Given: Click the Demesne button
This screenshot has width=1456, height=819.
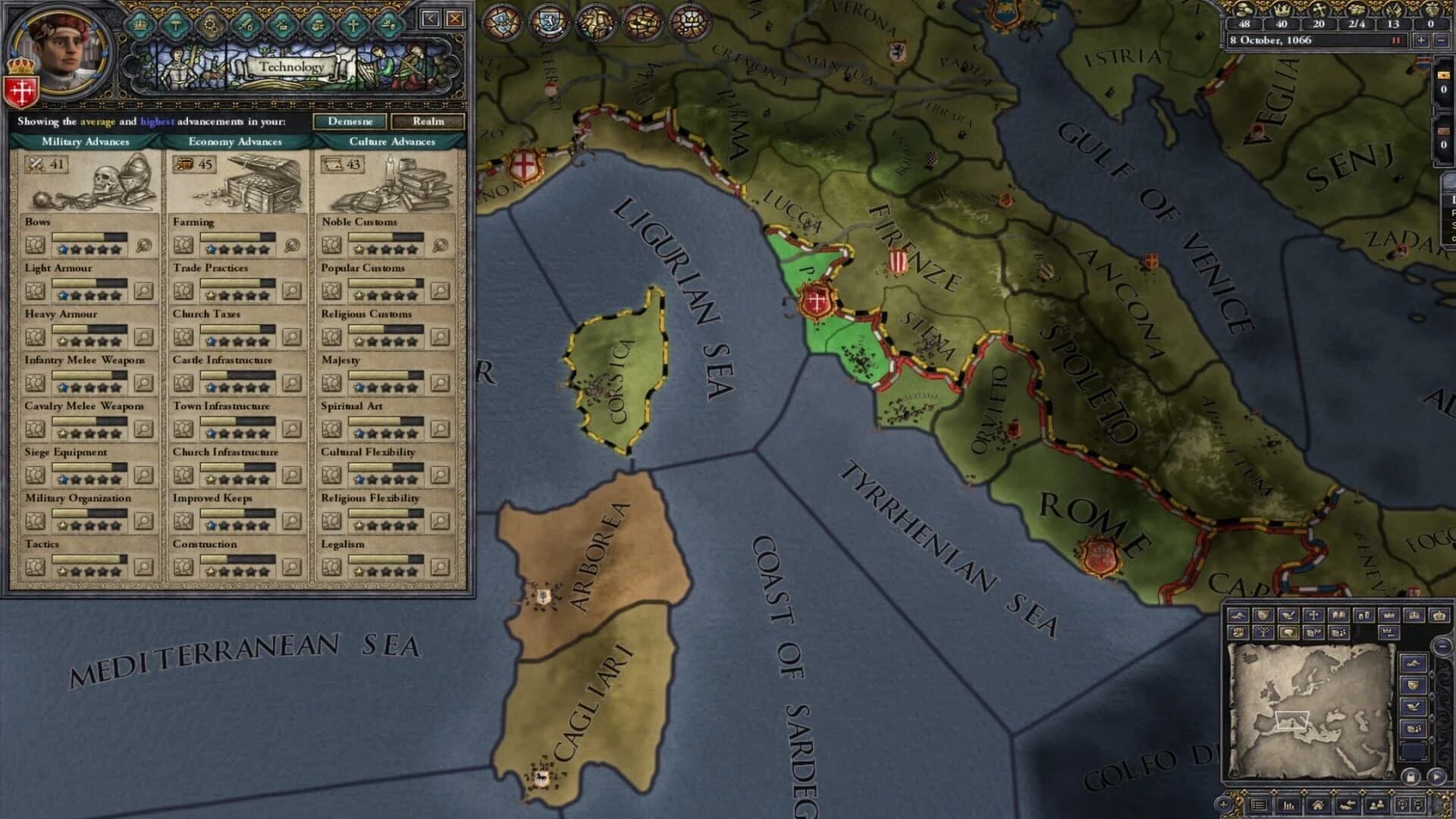Looking at the screenshot, I should tap(352, 121).
